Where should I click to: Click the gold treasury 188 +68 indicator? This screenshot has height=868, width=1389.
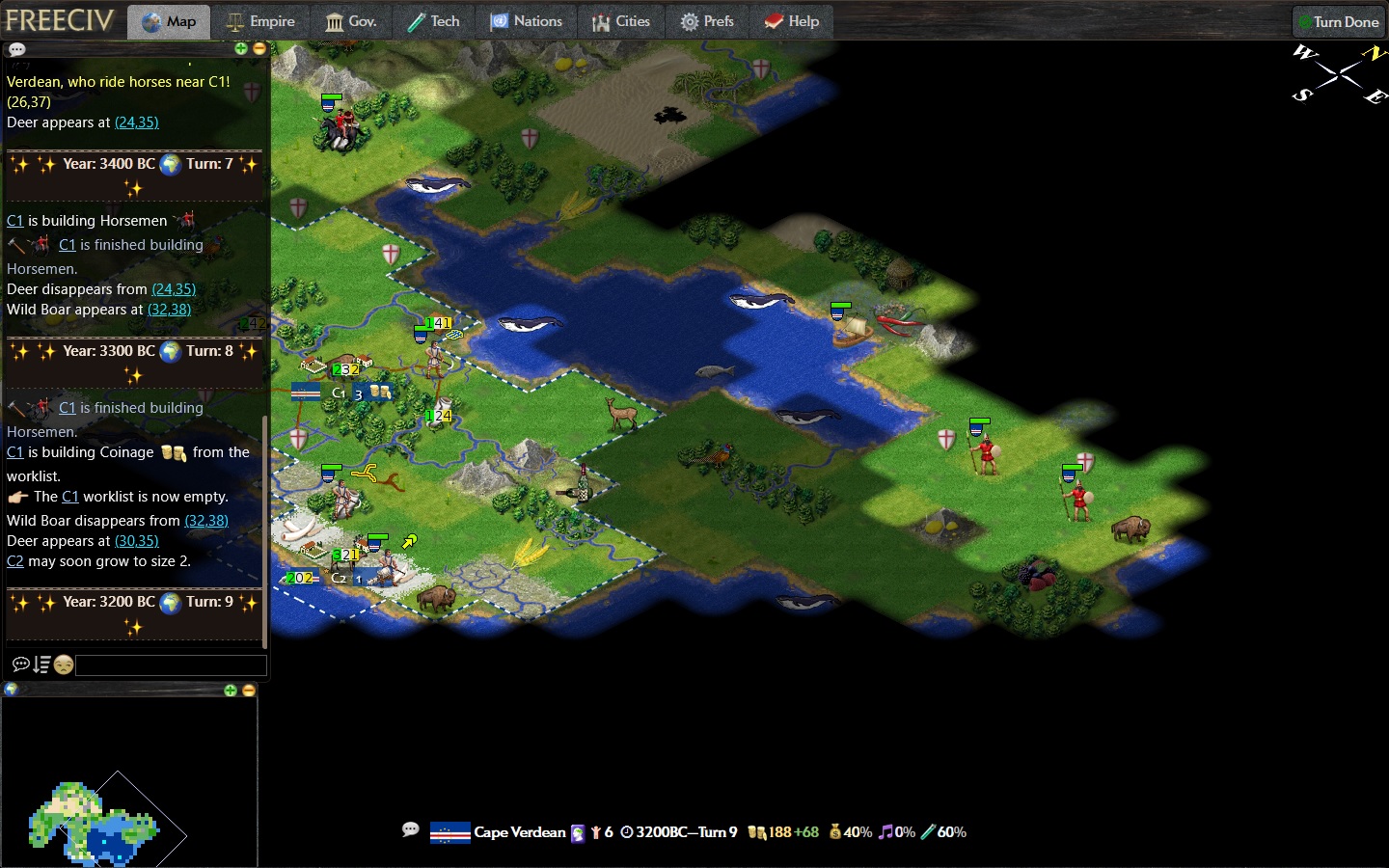pos(783,832)
